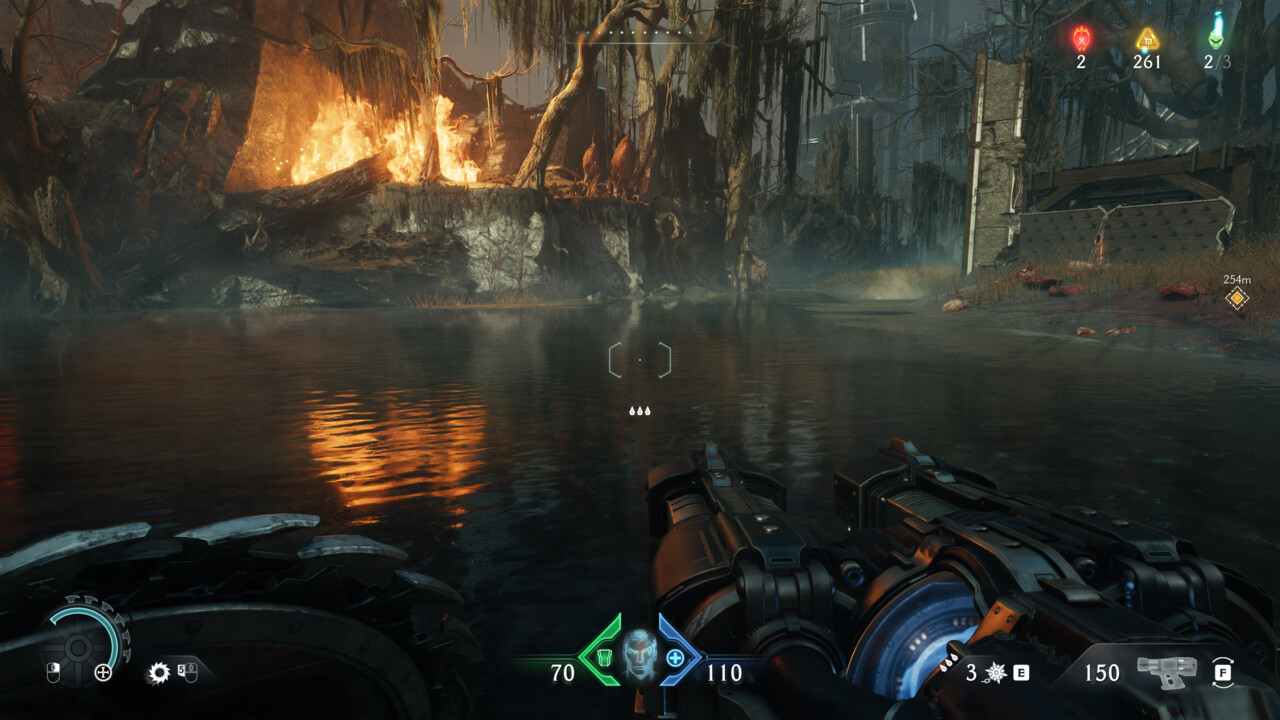Viewport: 1280px width, 720px height.
Task: Select the gold triangle currency icon
Action: [x=1147, y=39]
